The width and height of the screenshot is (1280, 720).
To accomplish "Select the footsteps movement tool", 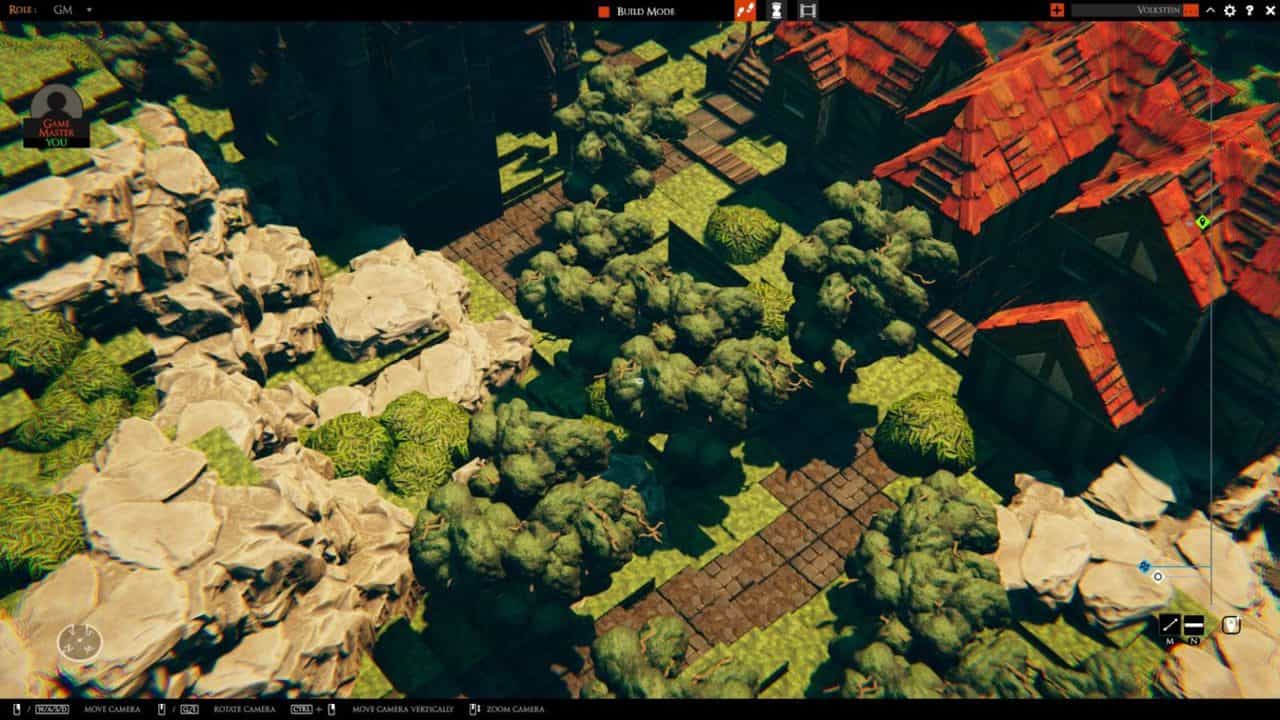I will click(745, 12).
